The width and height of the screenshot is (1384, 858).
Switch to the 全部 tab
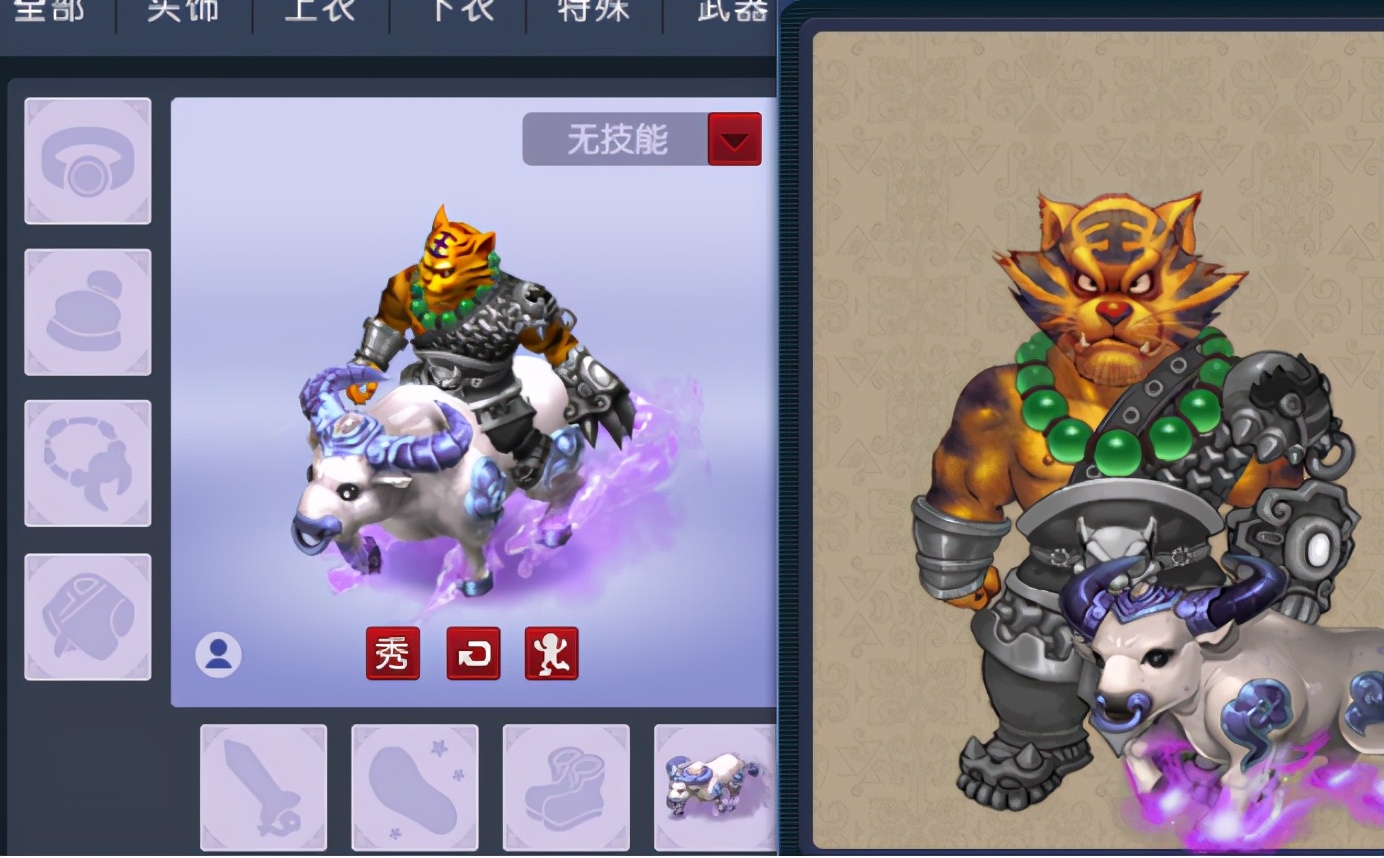[48, 10]
